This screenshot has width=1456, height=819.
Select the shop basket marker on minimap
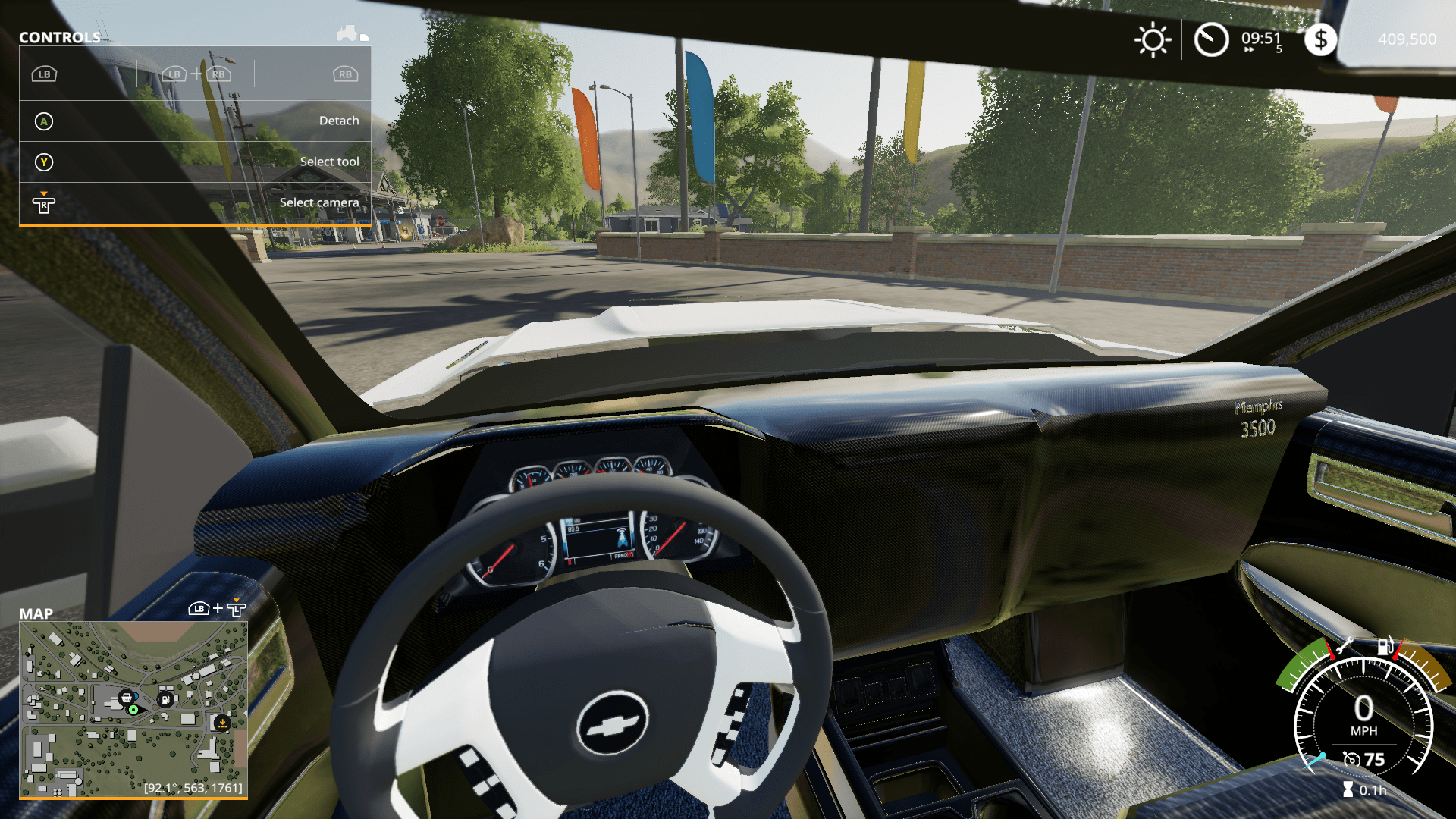pyautogui.click(x=127, y=697)
